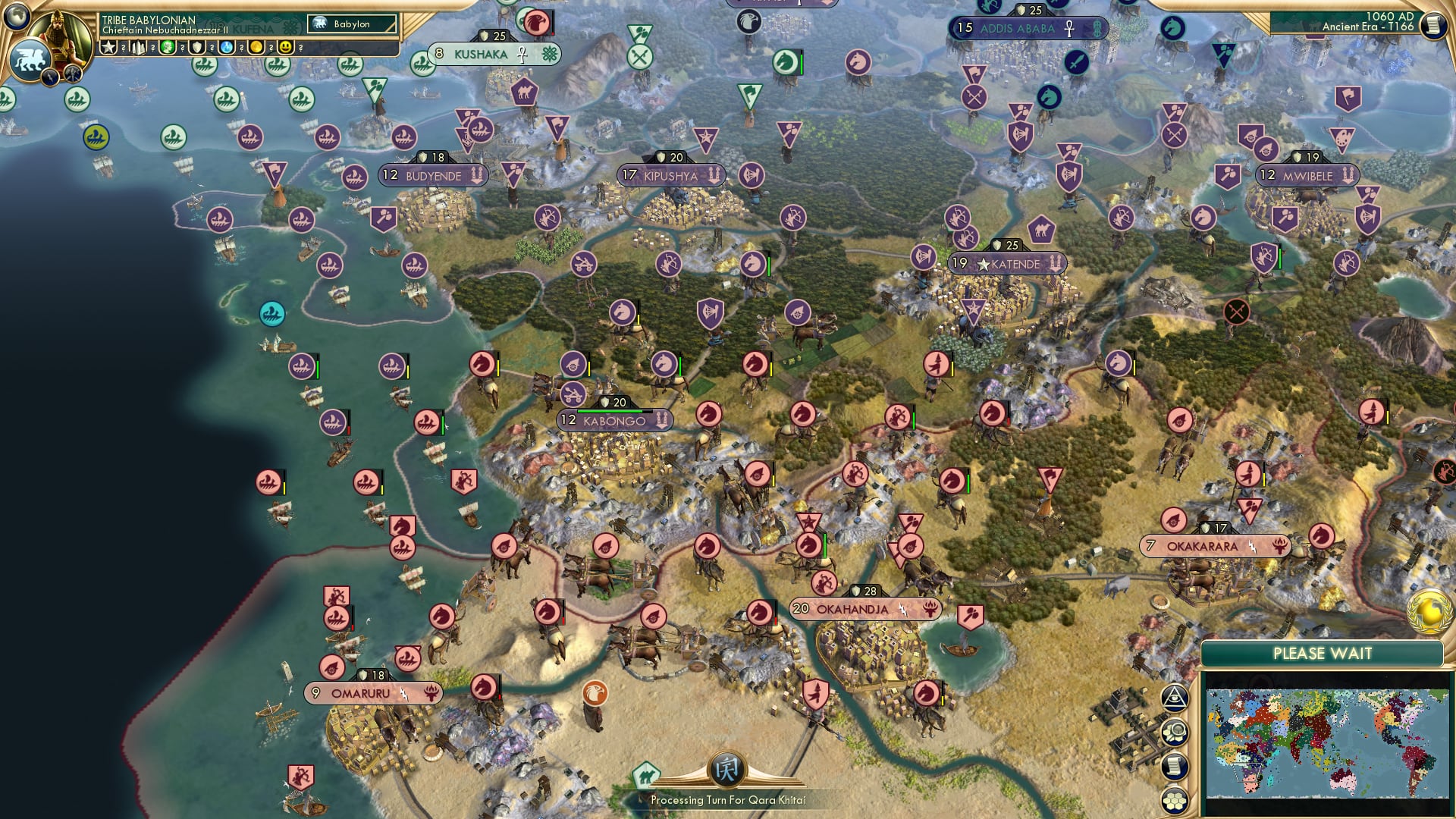Toggle map overlays via the eye pyramid icon
Viewport: 1456px width, 819px height.
click(1174, 698)
